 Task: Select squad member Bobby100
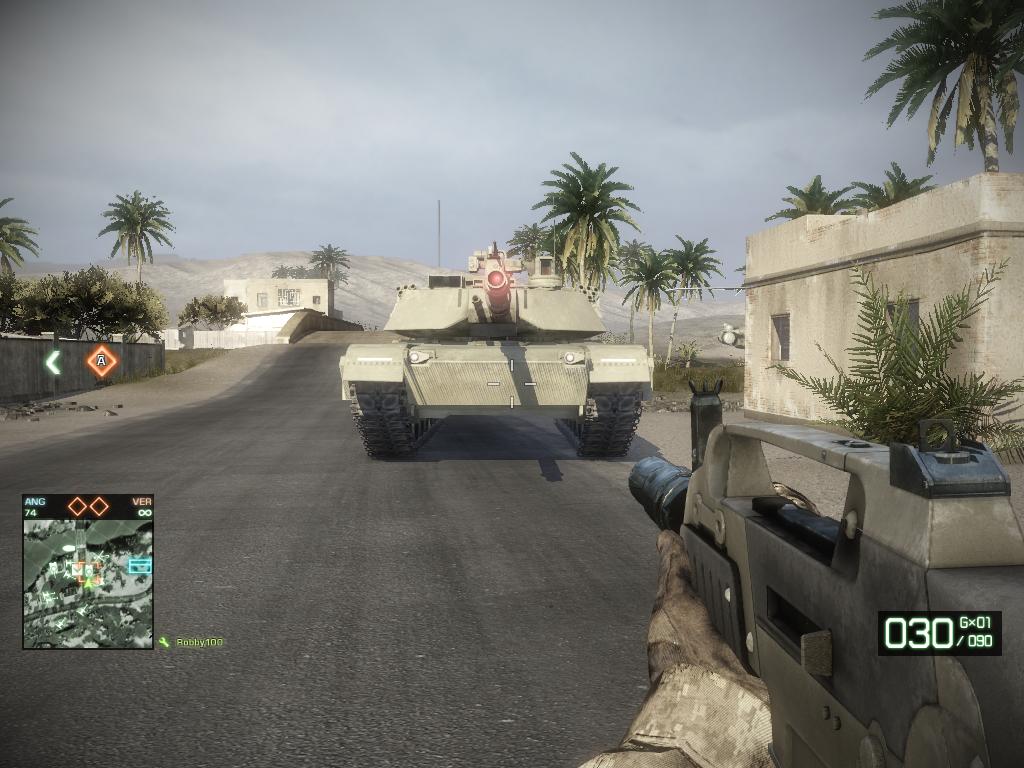pyautogui.click(x=199, y=642)
